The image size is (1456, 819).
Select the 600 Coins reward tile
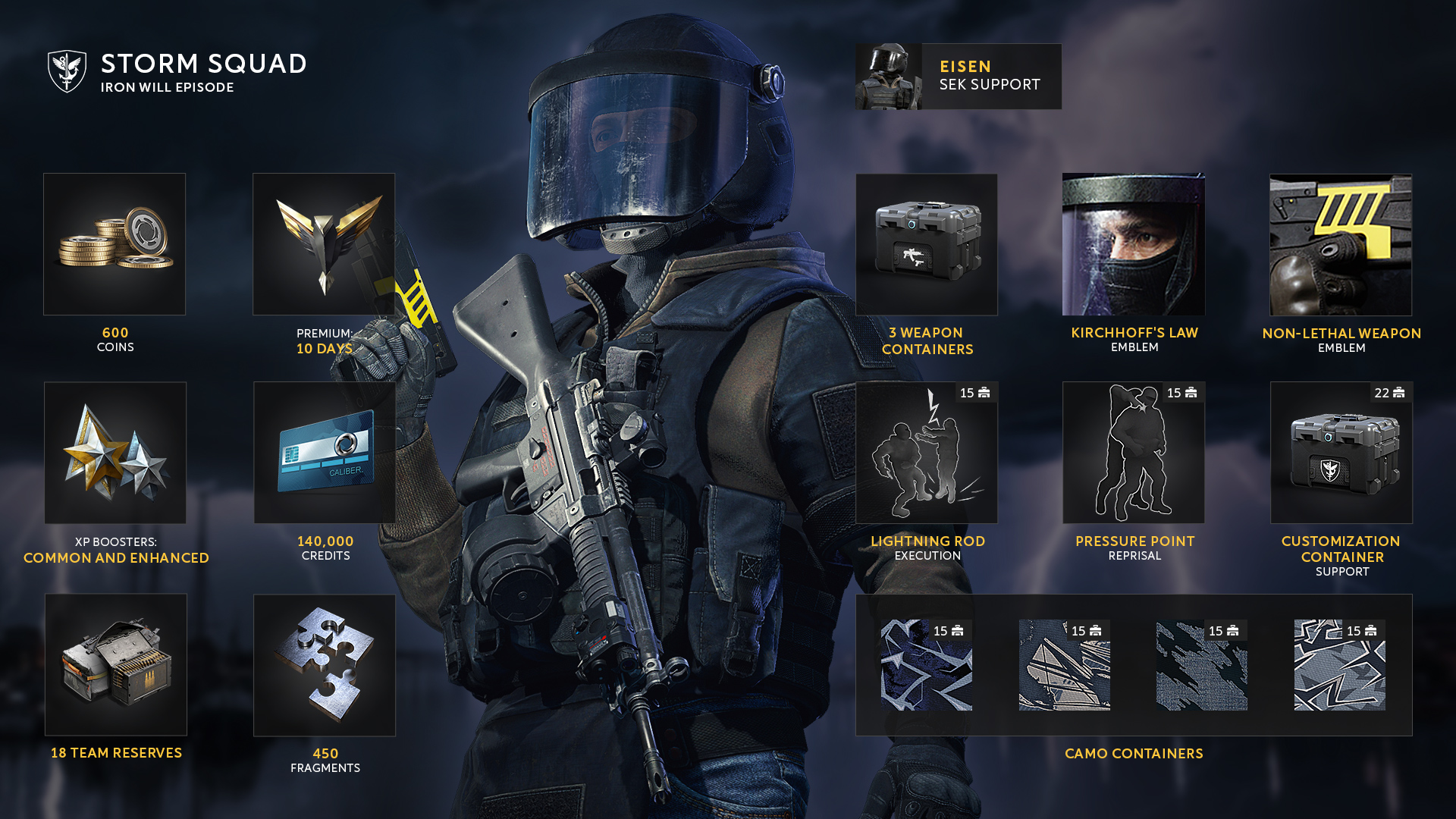pos(115,244)
